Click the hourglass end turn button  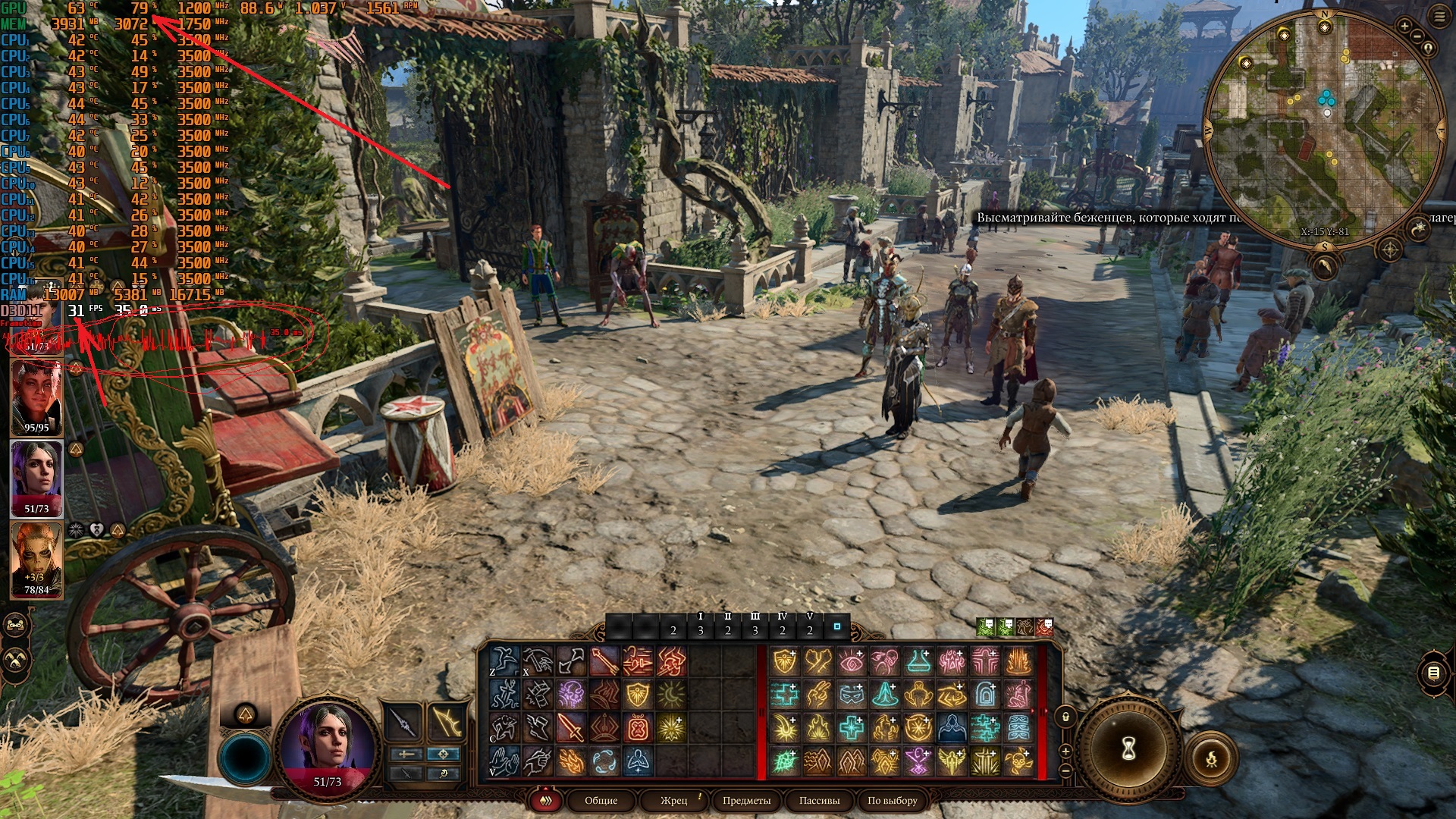coord(1128,749)
